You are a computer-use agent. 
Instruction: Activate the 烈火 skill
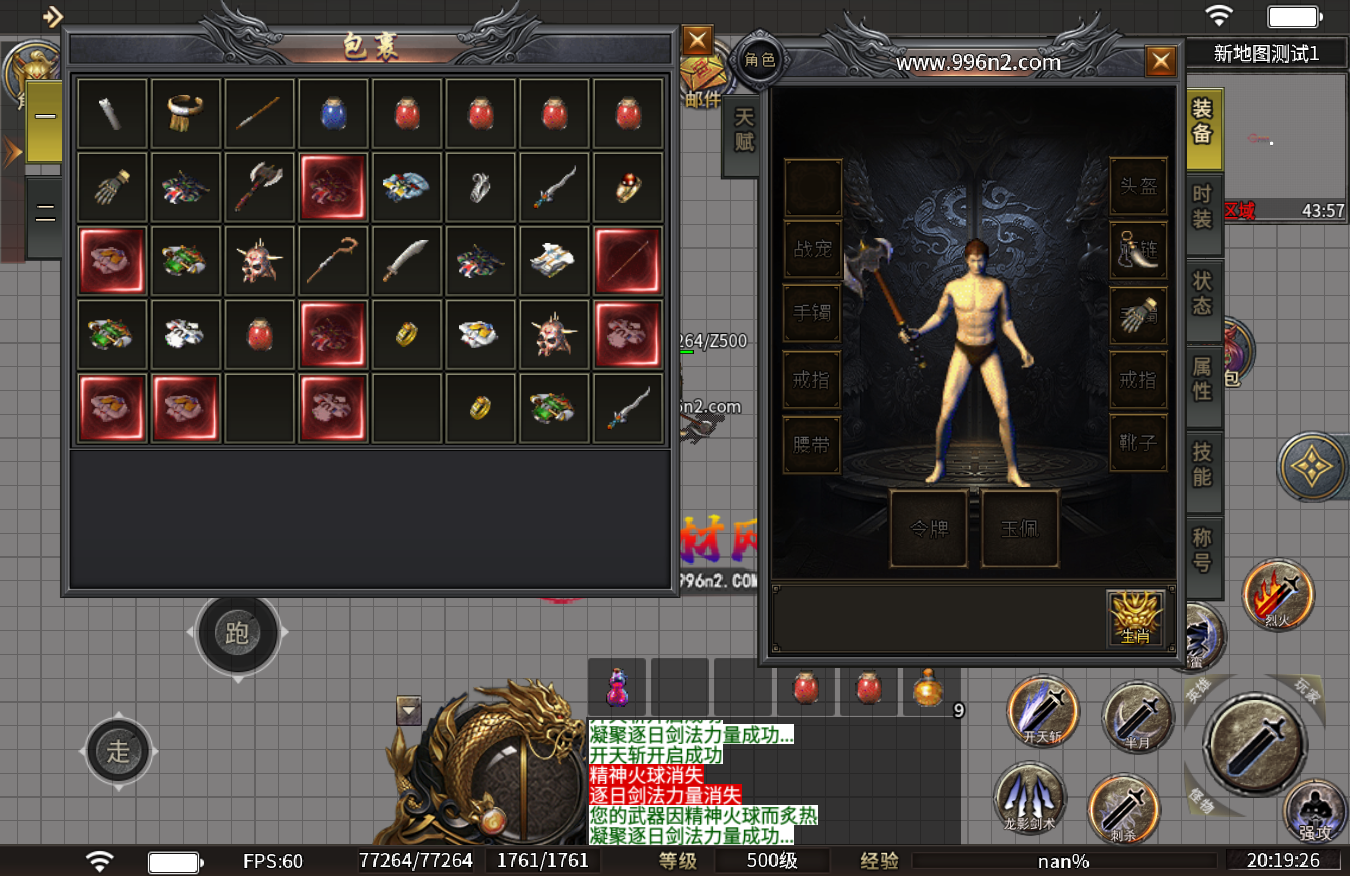(x=1277, y=595)
